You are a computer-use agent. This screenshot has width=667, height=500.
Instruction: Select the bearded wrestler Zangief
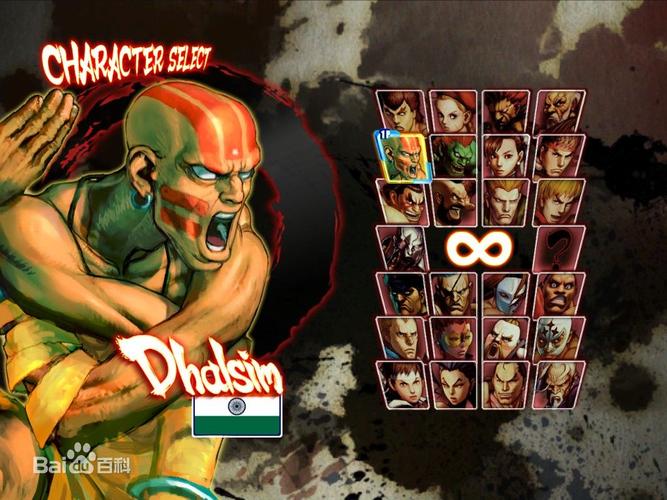[x=453, y=200]
